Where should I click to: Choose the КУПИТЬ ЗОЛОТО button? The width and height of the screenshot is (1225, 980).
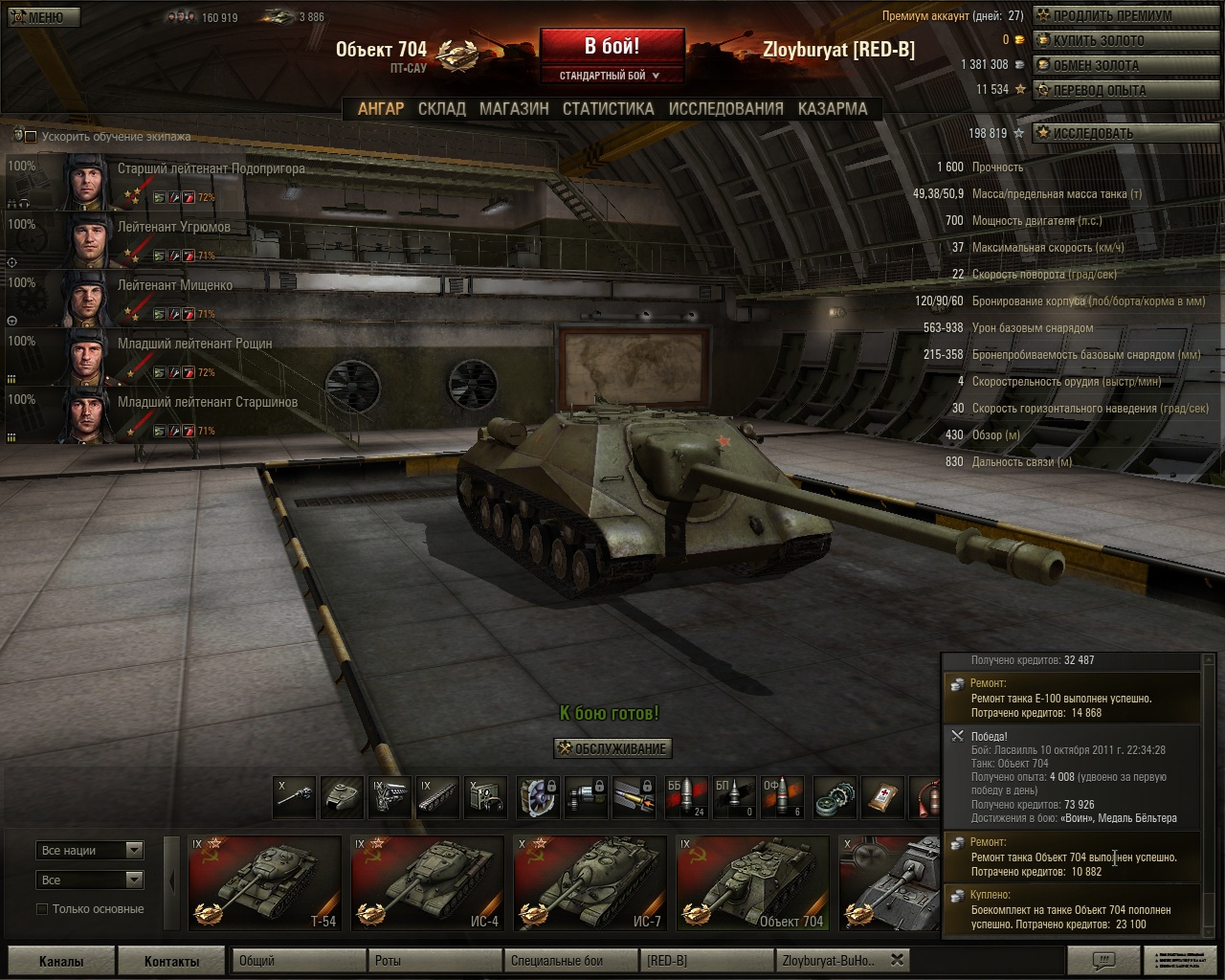click(x=1098, y=40)
